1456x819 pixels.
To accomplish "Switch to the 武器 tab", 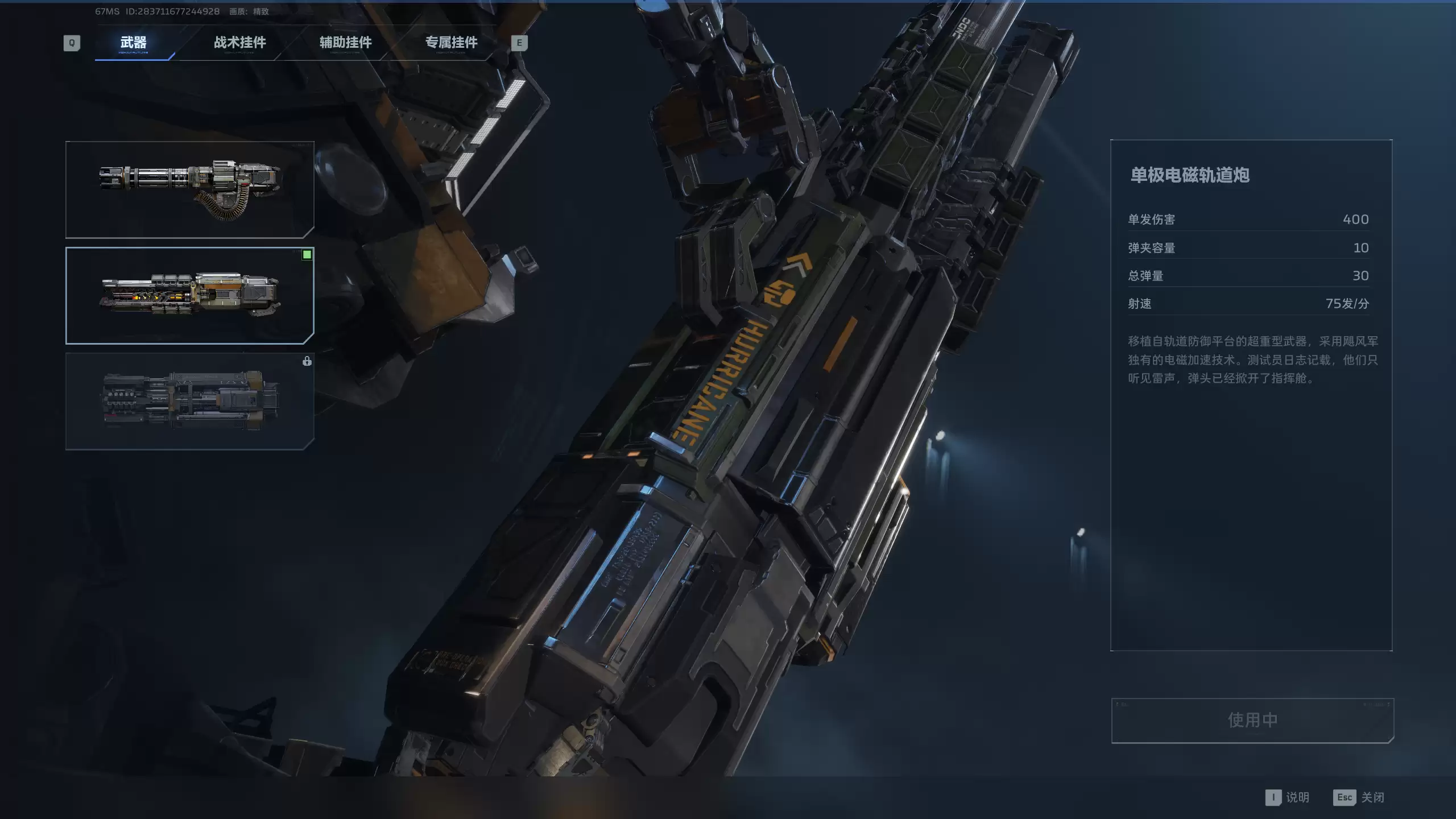I will (x=134, y=43).
